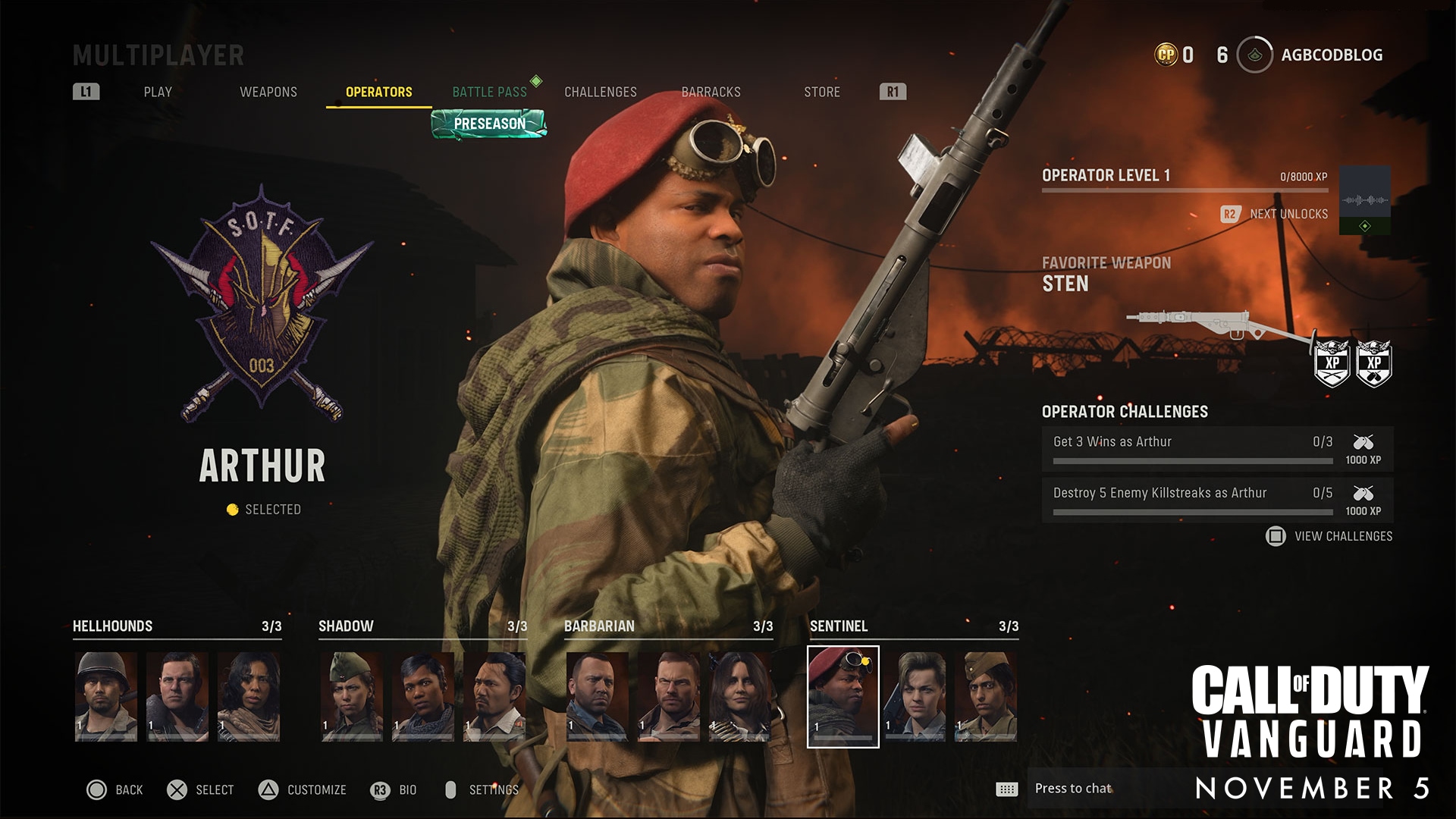
Task: Open the Challenges tab
Action: coord(600,92)
